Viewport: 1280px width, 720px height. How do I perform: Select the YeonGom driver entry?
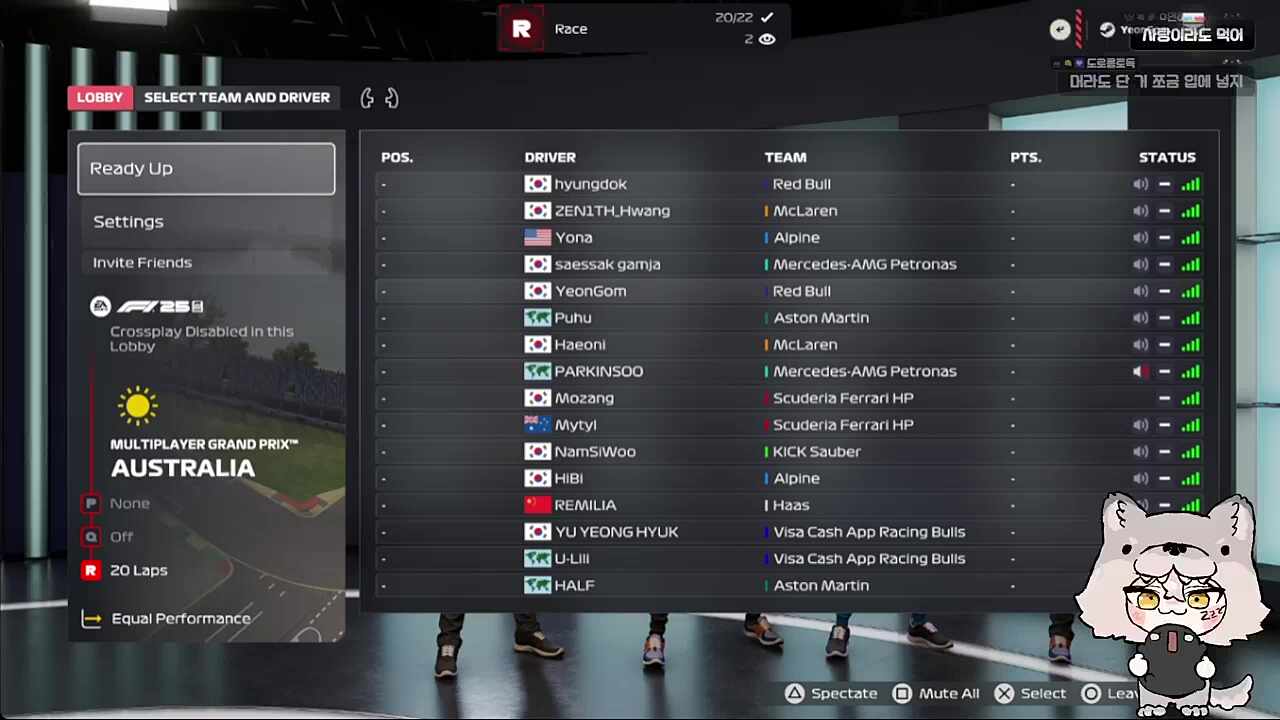590,291
